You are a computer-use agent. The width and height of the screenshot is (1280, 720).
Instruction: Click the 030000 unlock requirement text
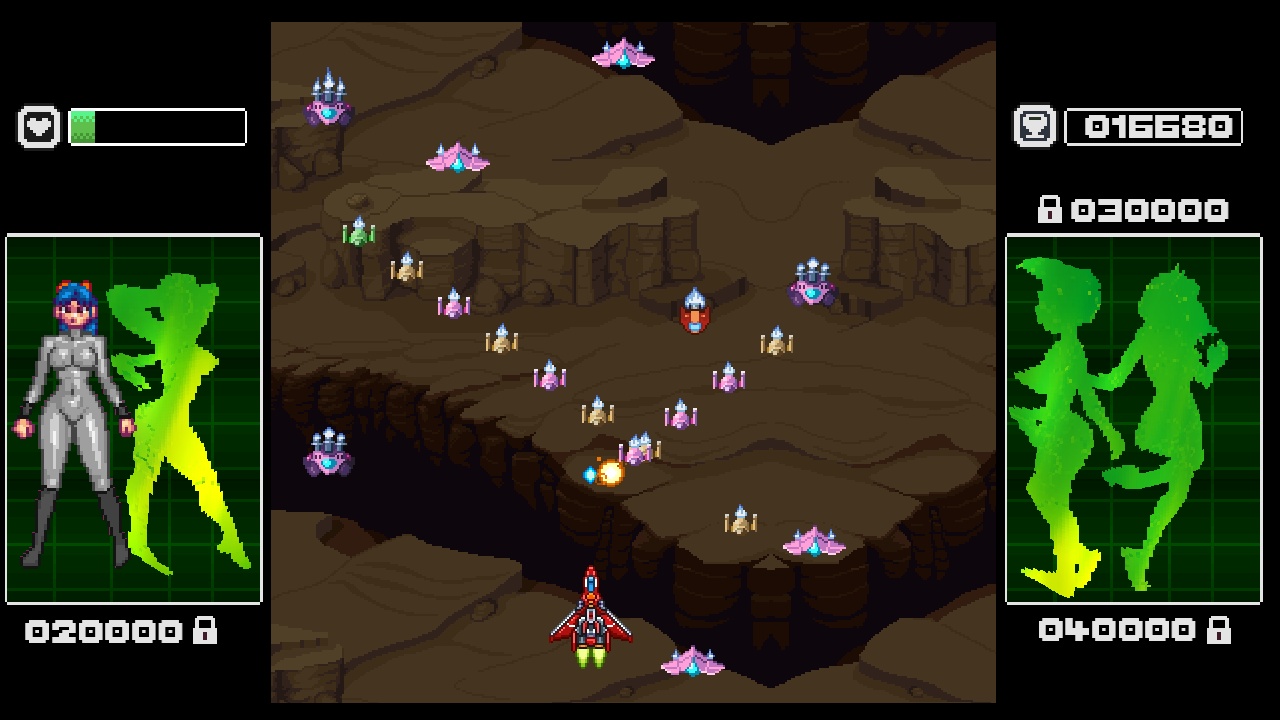click(x=1150, y=210)
